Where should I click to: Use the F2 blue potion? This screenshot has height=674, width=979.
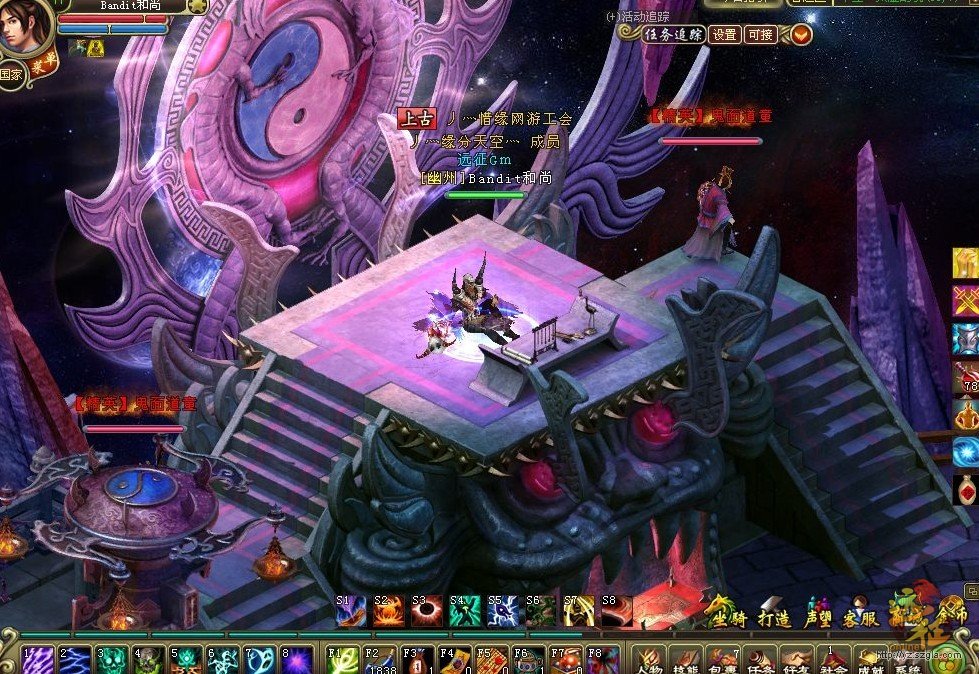(x=380, y=660)
